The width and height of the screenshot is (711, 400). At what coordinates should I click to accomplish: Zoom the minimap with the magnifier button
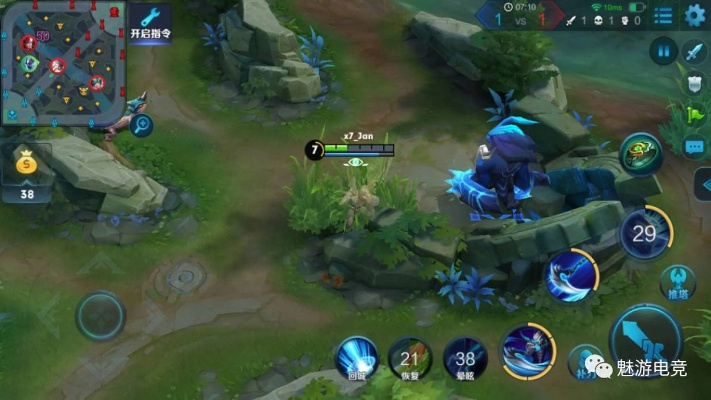point(142,125)
